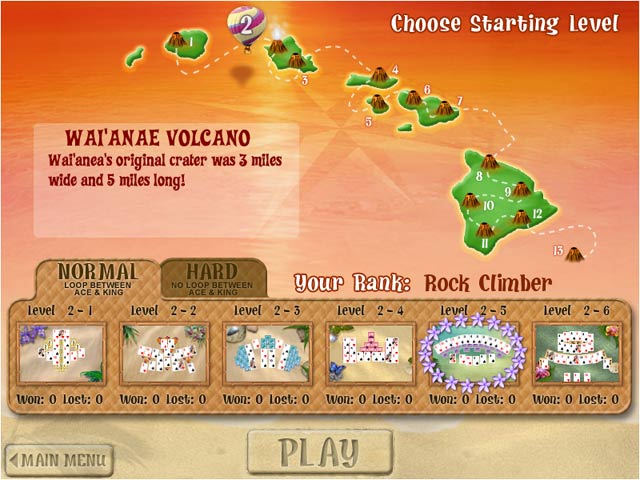Select volcano 3 on the map
The image size is (640, 480).
tap(296, 62)
